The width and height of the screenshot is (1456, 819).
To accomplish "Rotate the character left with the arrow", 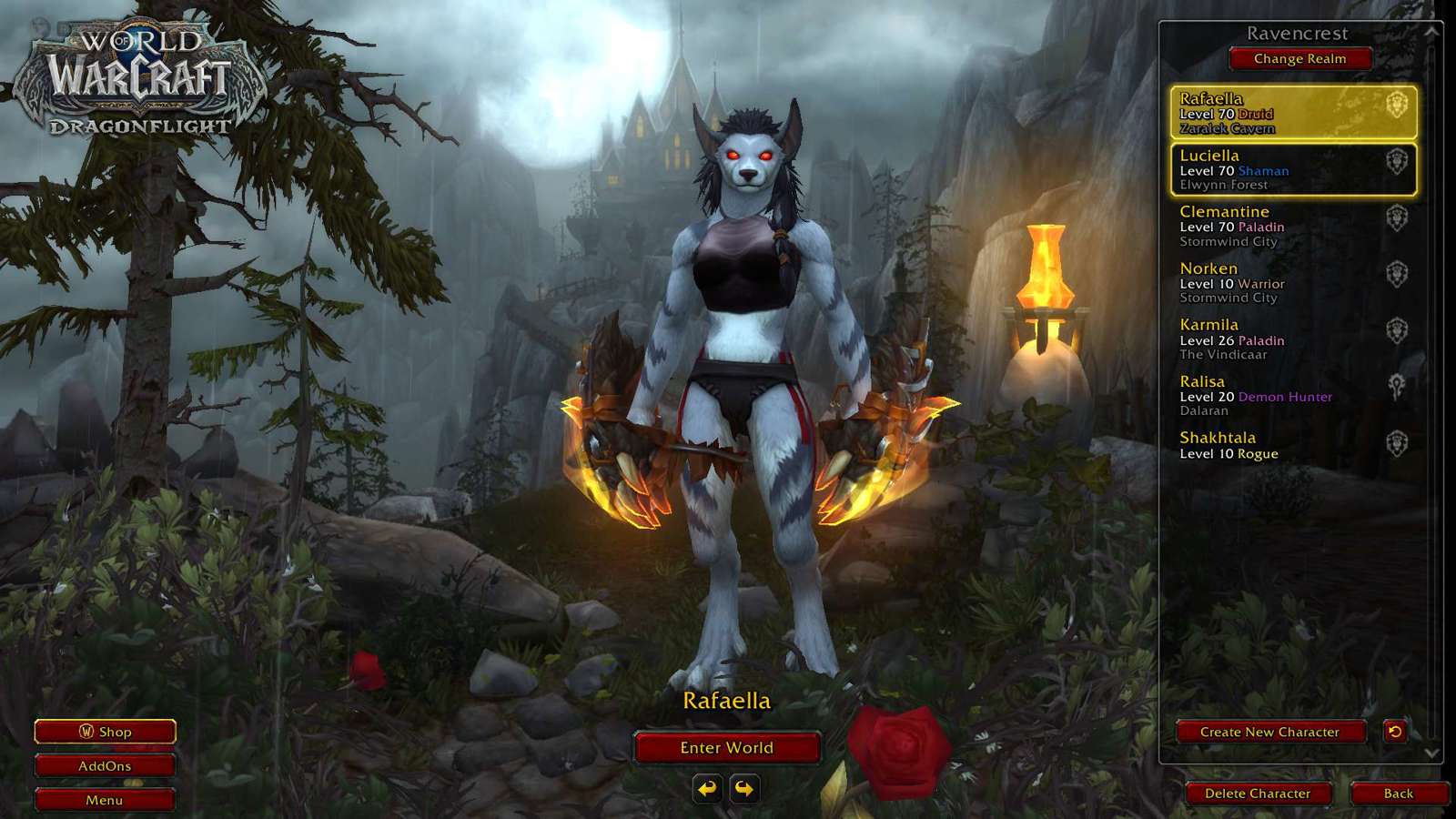I will click(x=708, y=788).
